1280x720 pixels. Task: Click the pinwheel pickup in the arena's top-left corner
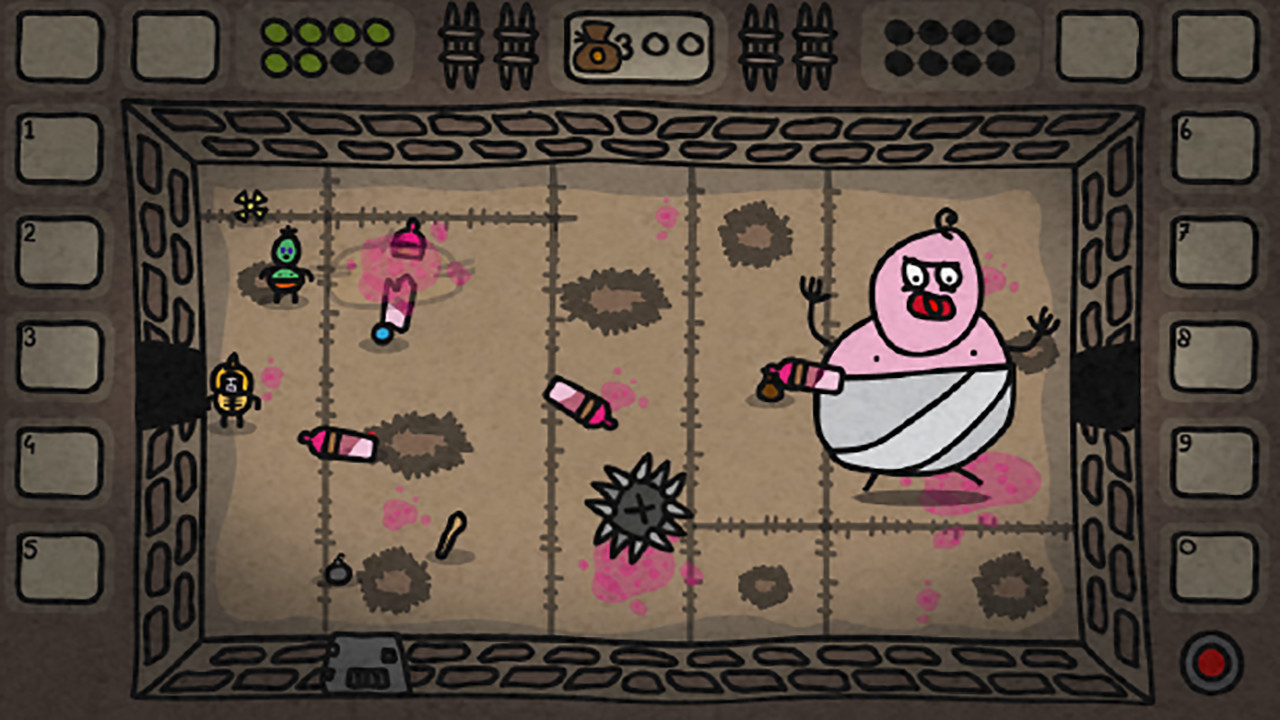tap(251, 205)
